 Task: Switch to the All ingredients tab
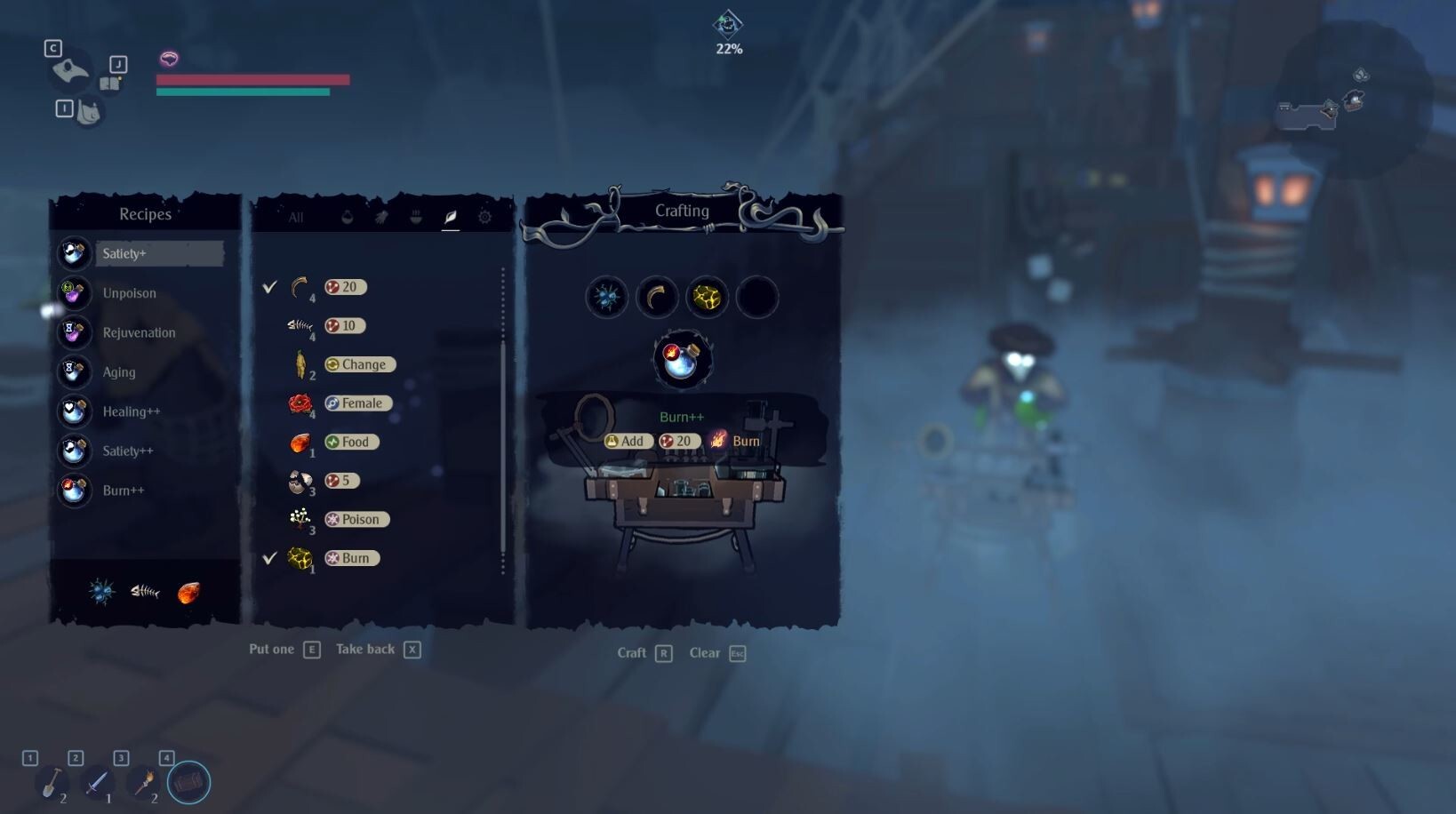click(295, 217)
